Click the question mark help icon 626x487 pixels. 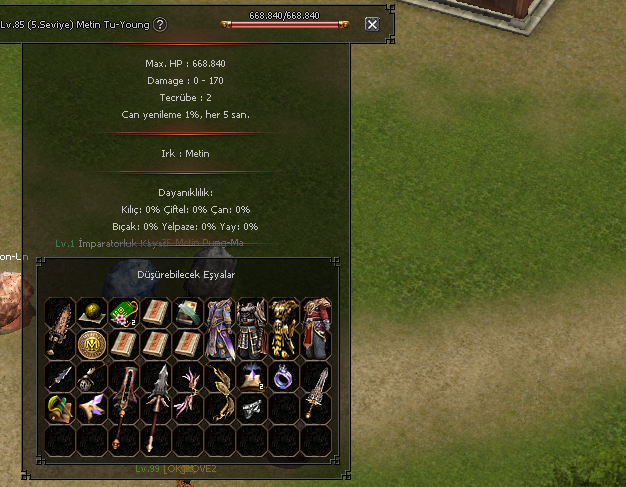click(x=160, y=25)
